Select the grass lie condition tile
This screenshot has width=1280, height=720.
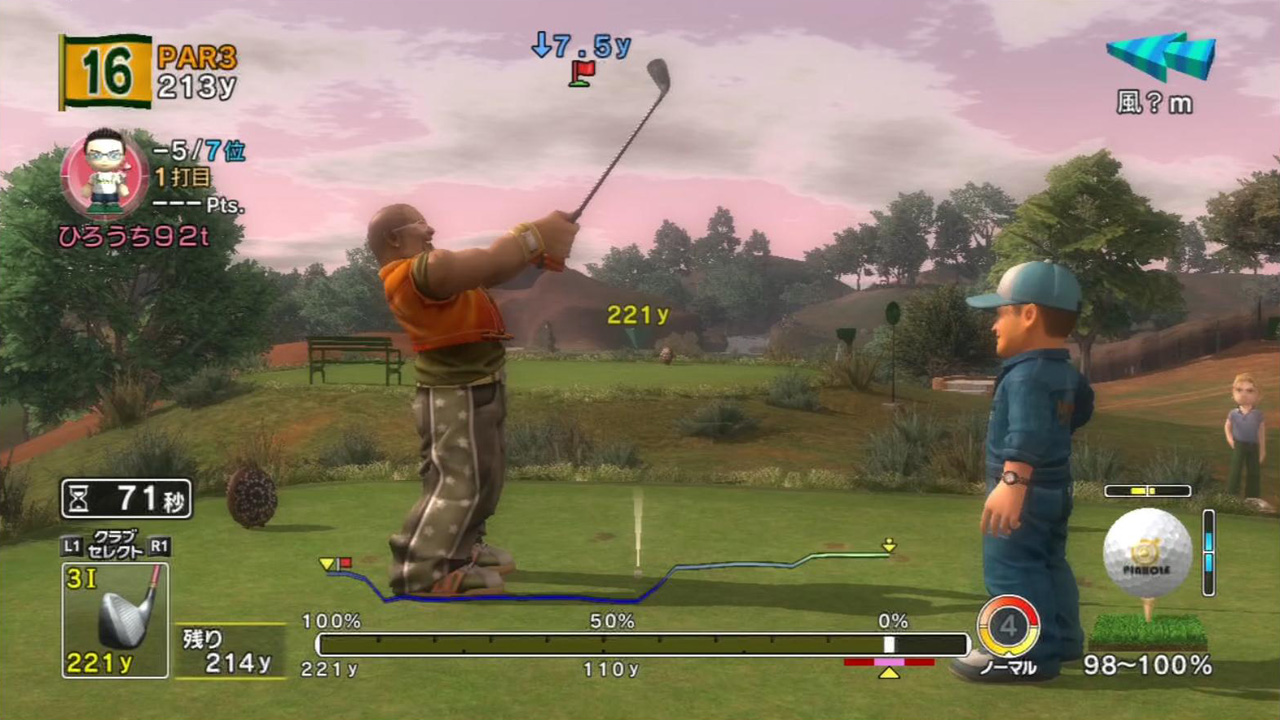1148,632
